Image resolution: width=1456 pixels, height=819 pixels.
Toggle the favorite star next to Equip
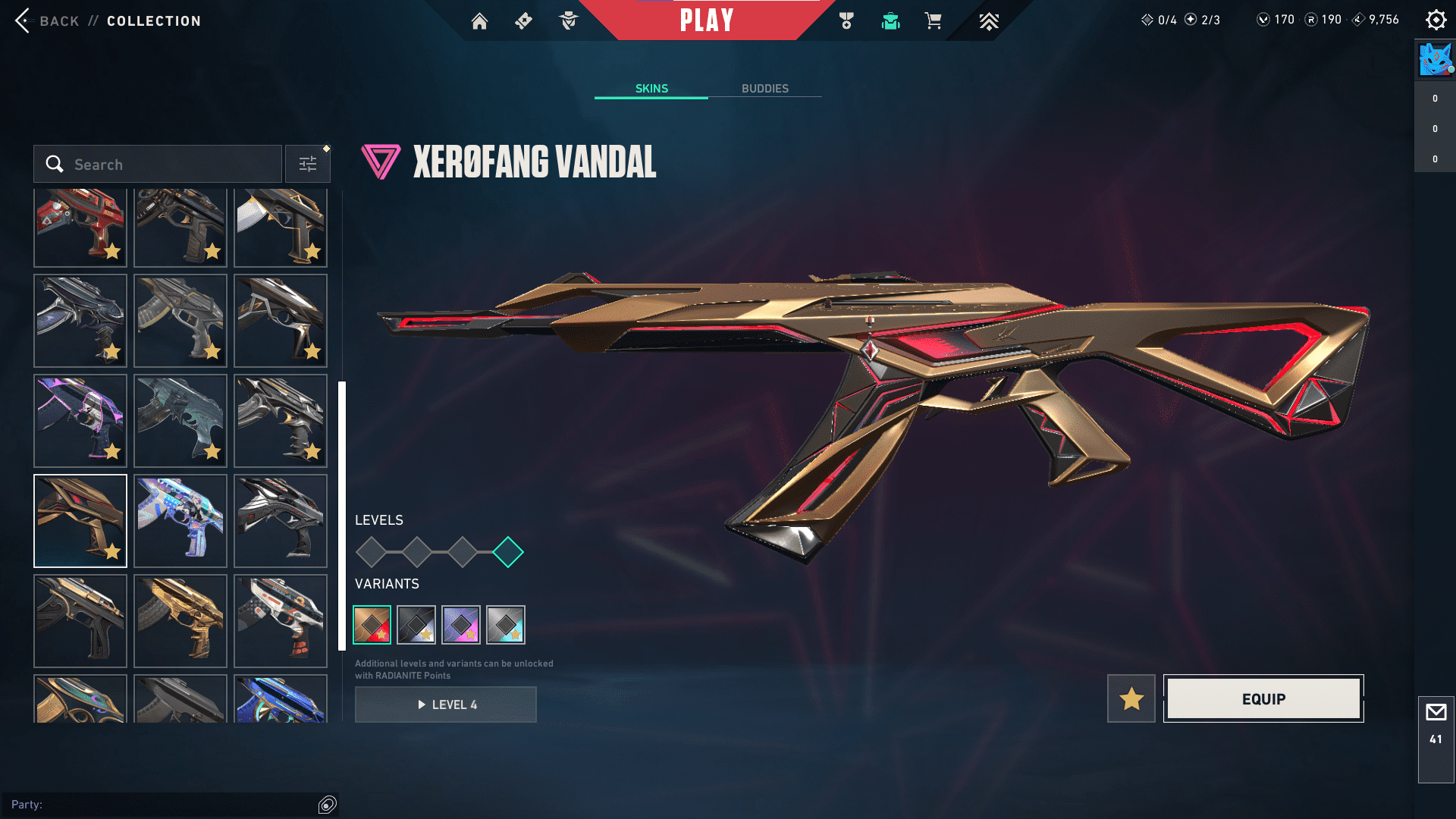[1131, 698]
